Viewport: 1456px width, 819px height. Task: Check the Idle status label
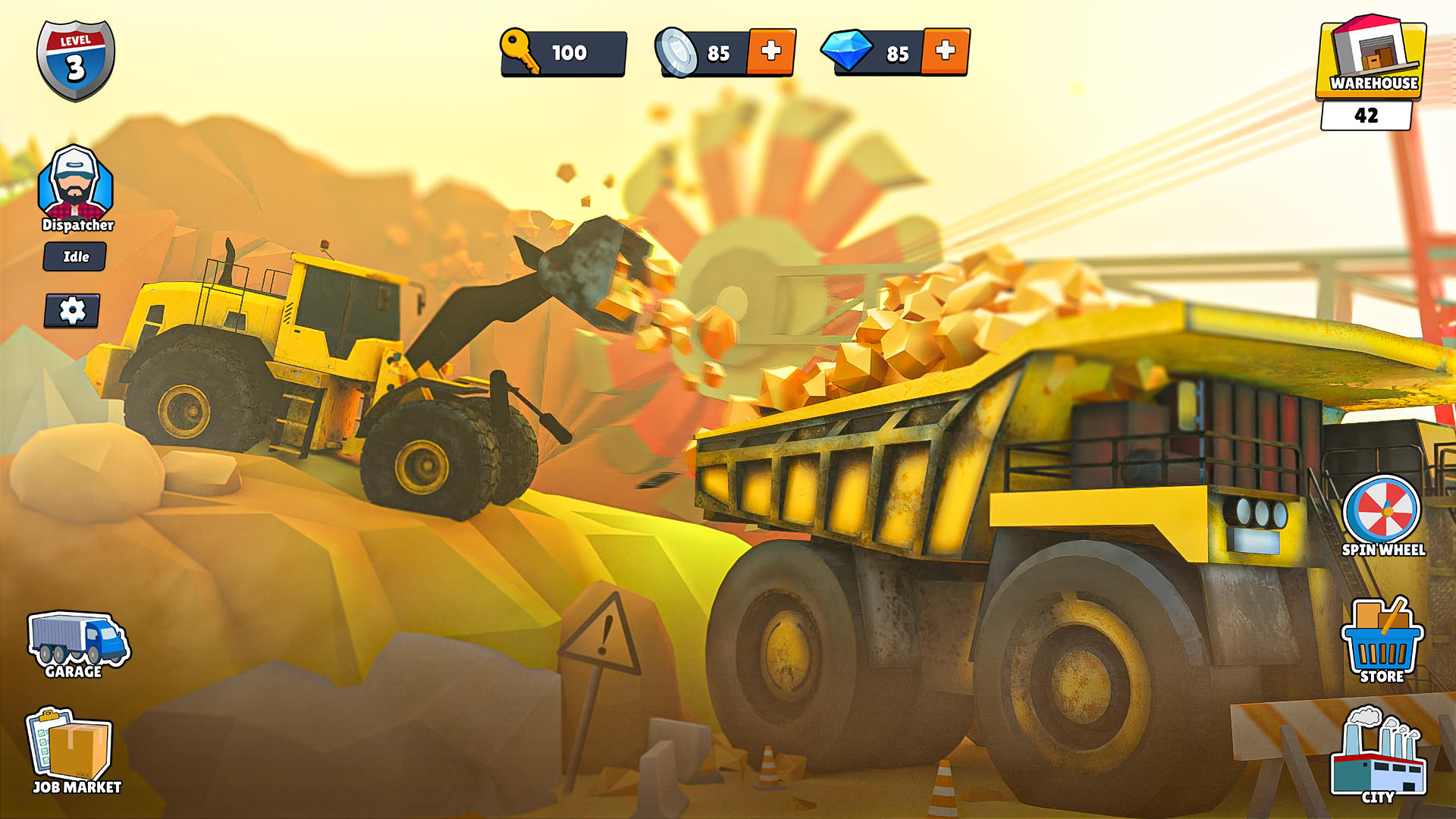[x=75, y=256]
